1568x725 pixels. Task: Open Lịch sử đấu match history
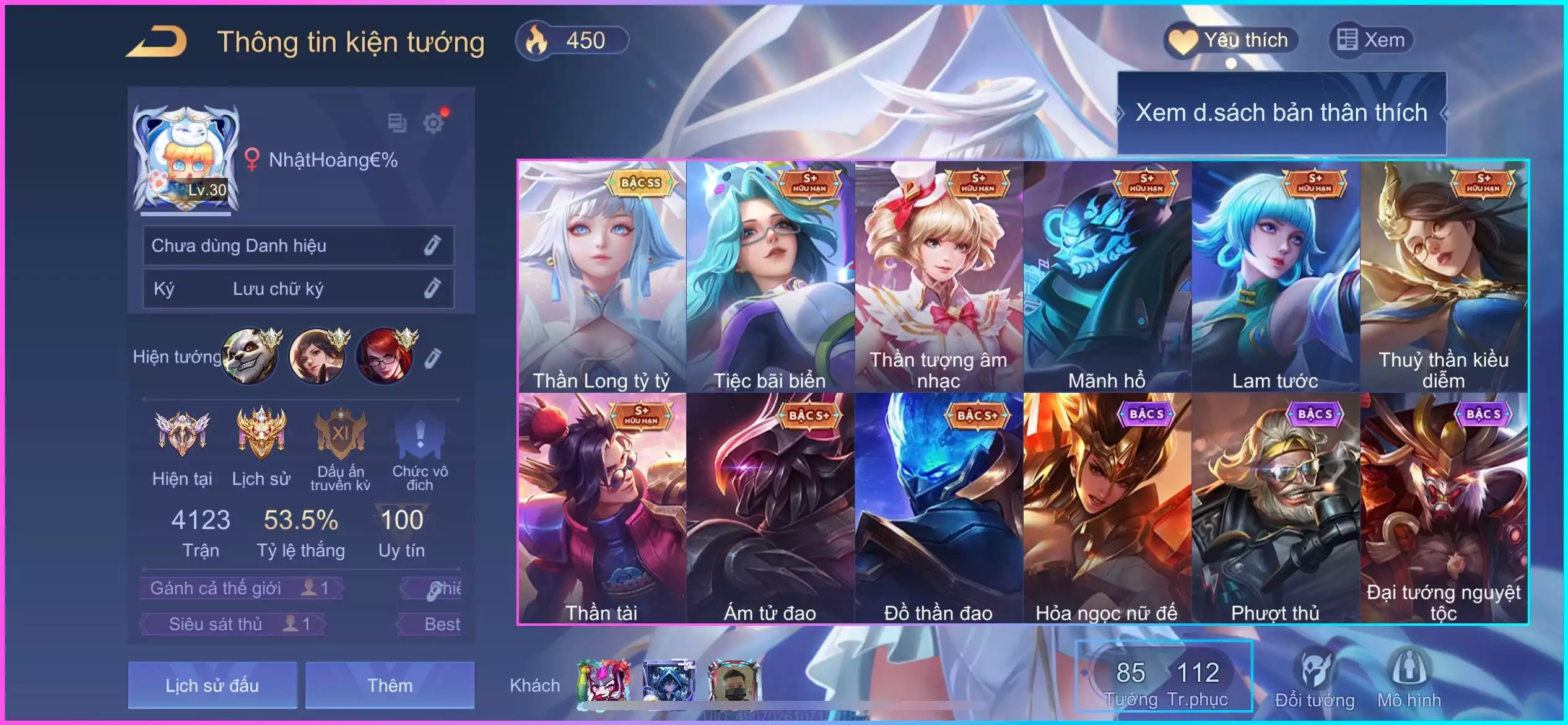[212, 685]
